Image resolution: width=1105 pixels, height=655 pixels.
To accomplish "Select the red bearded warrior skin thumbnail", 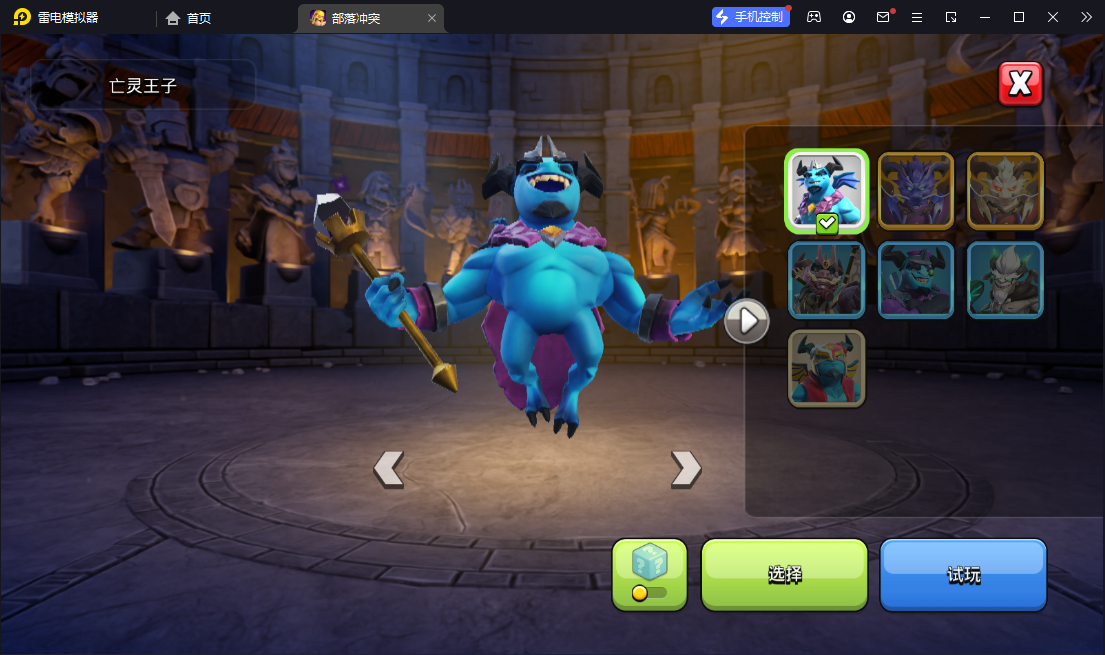I will [x=826, y=280].
